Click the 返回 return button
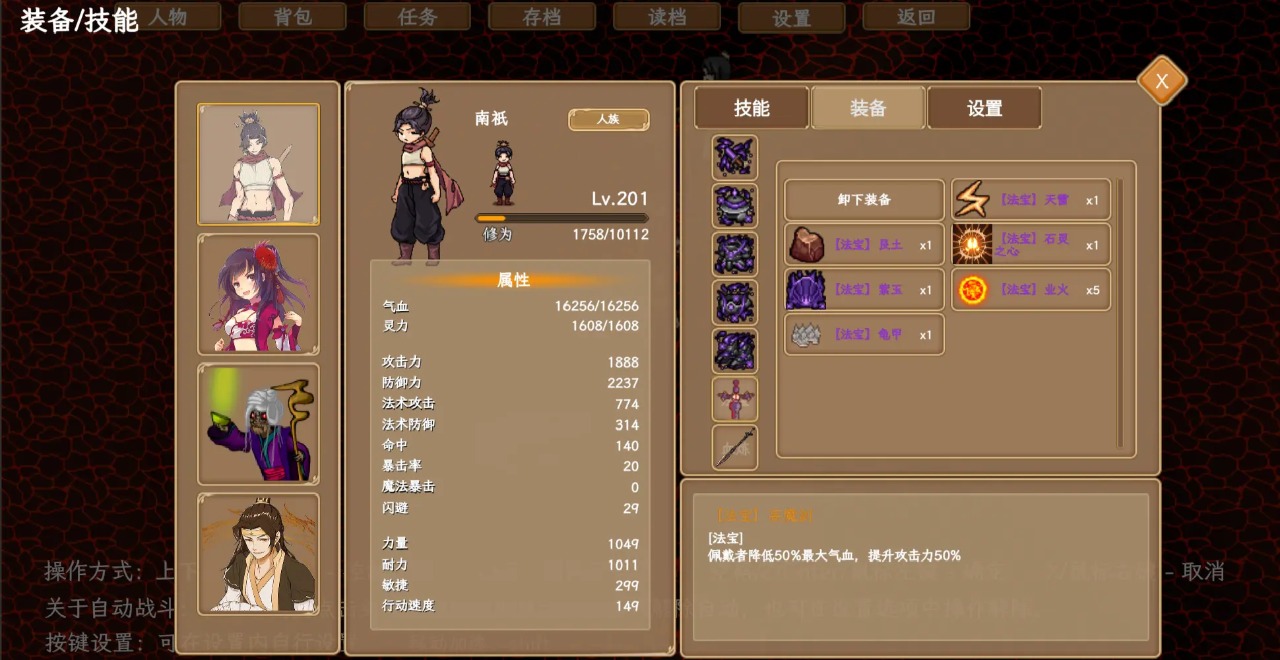 (x=916, y=17)
